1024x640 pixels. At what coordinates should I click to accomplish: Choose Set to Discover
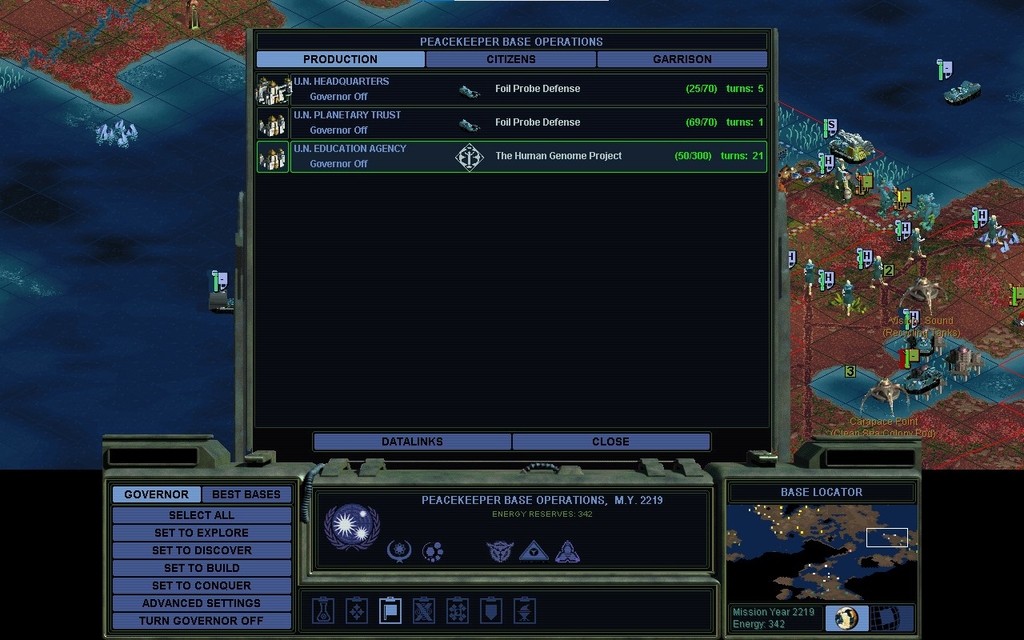coord(201,550)
